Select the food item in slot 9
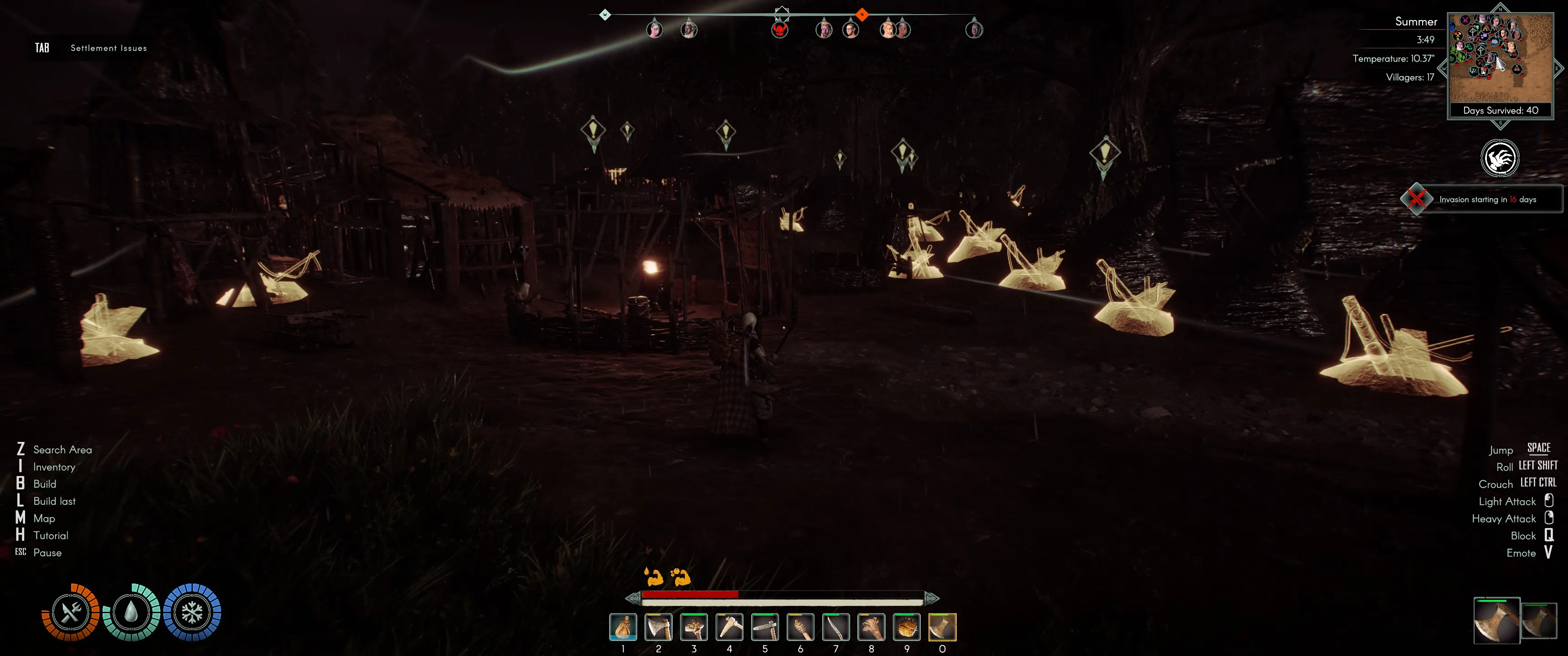Screen dimensions: 1568x656 [906, 627]
